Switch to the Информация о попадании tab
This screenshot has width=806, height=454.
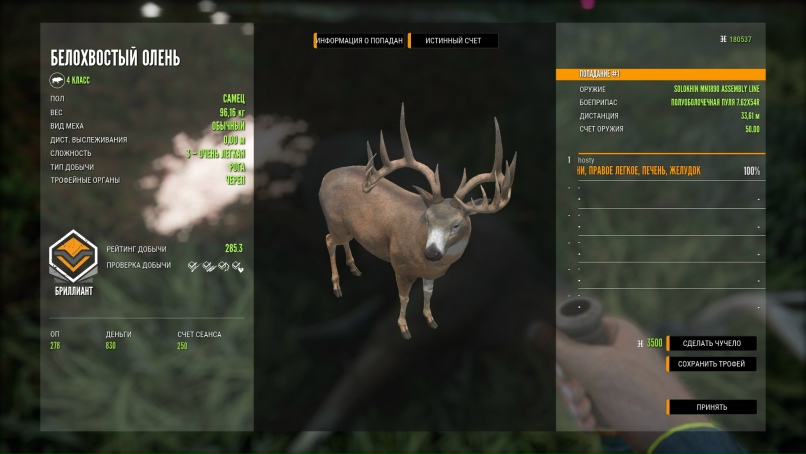click(x=359, y=41)
